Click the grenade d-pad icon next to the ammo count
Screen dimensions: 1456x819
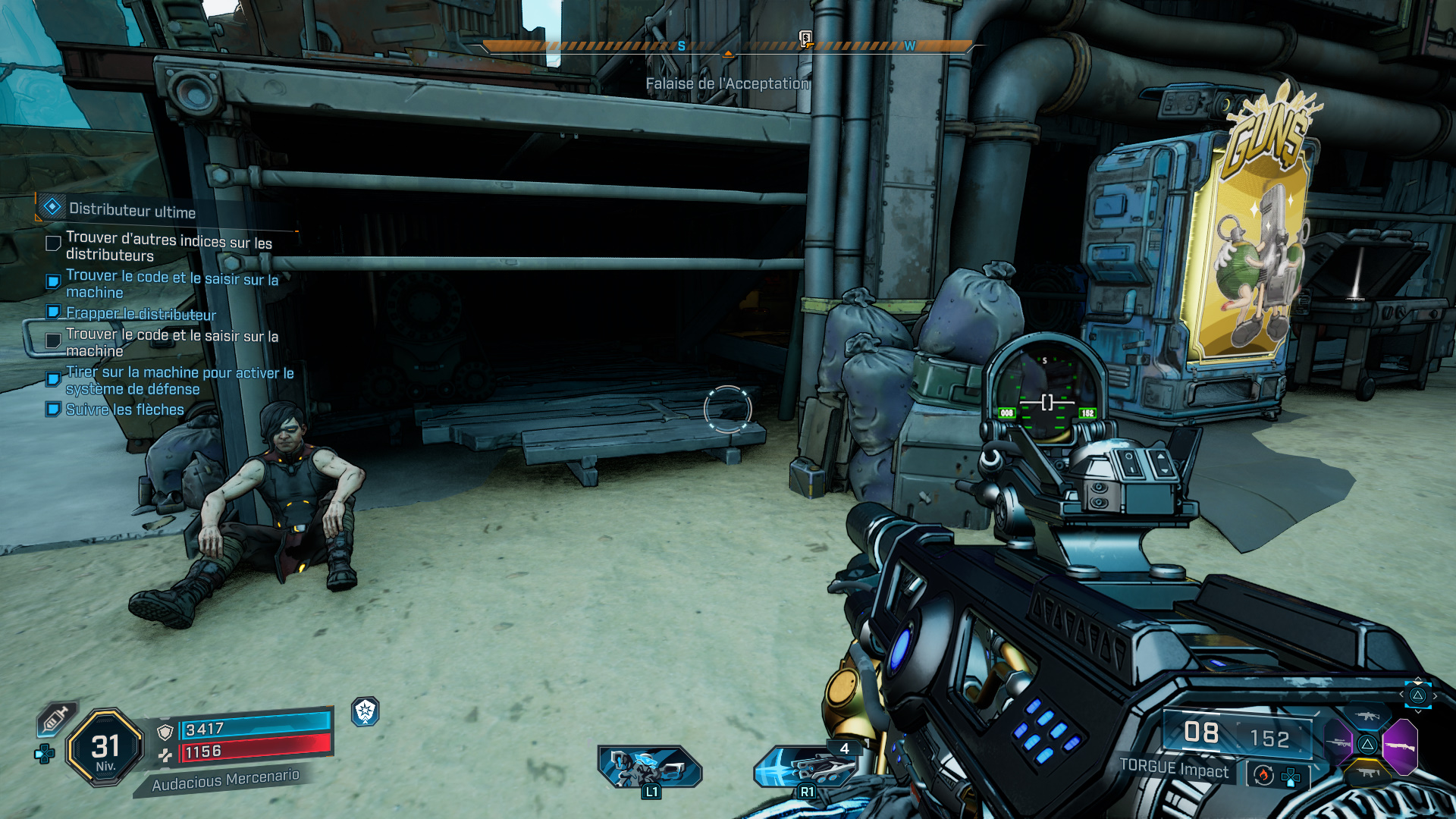point(1291,778)
